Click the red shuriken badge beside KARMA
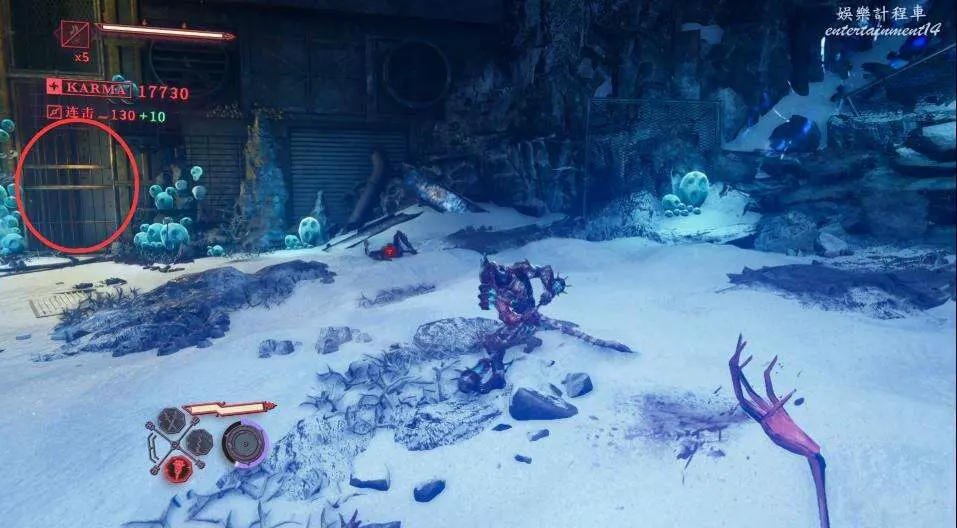Viewport: 957px width, 528px height. point(54,88)
